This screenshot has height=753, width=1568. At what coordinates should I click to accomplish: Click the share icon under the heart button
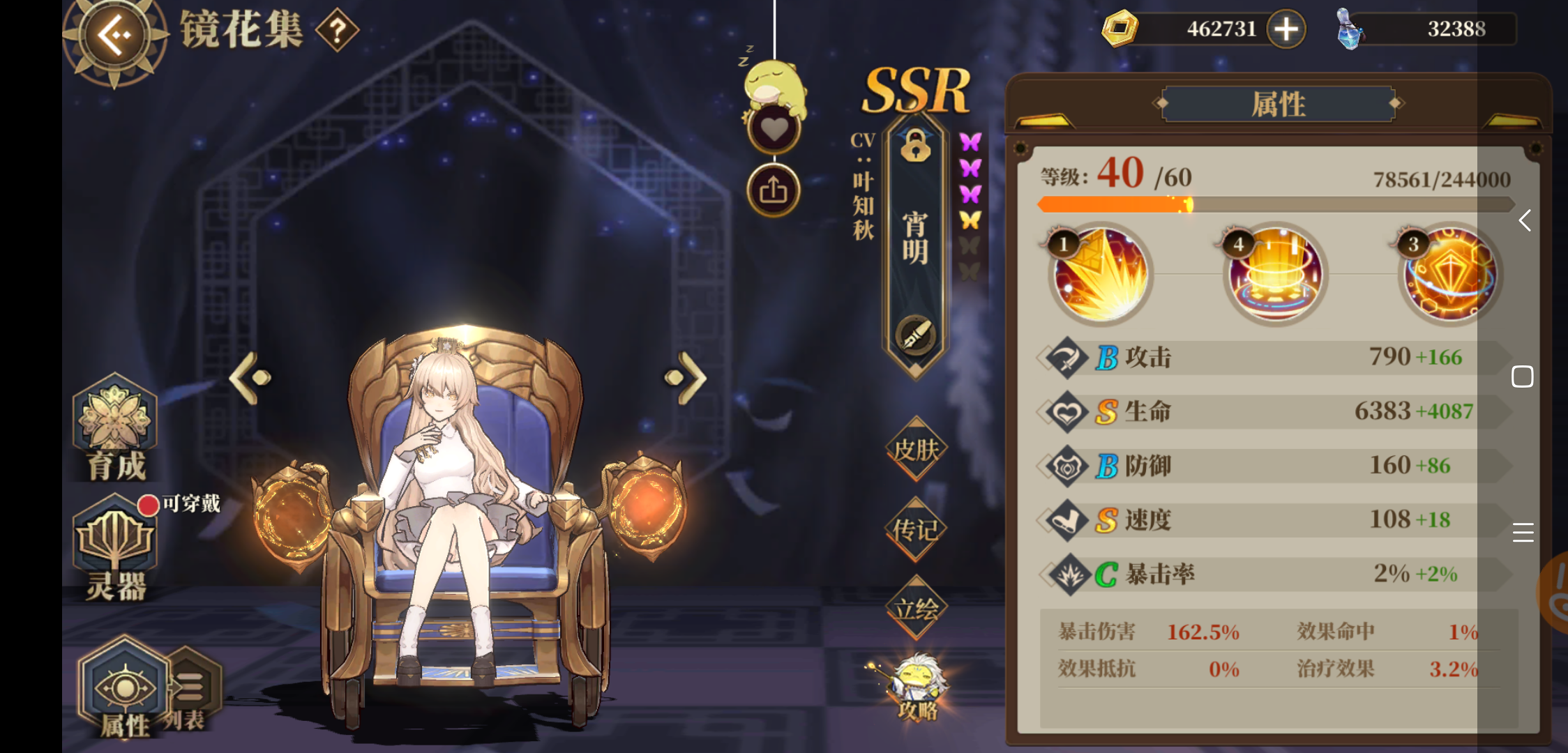pyautogui.click(x=773, y=189)
